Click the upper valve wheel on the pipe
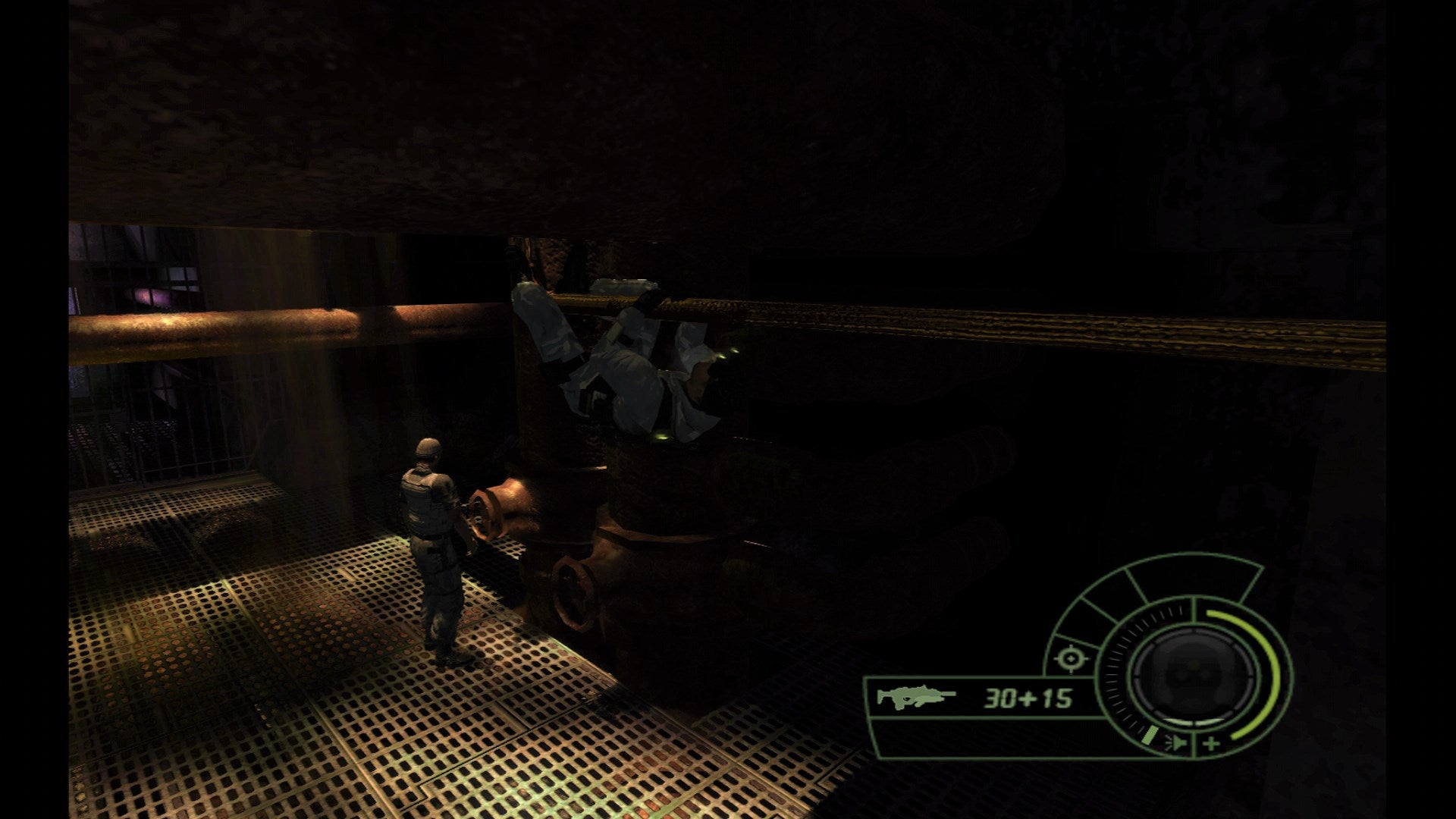 [x=489, y=514]
